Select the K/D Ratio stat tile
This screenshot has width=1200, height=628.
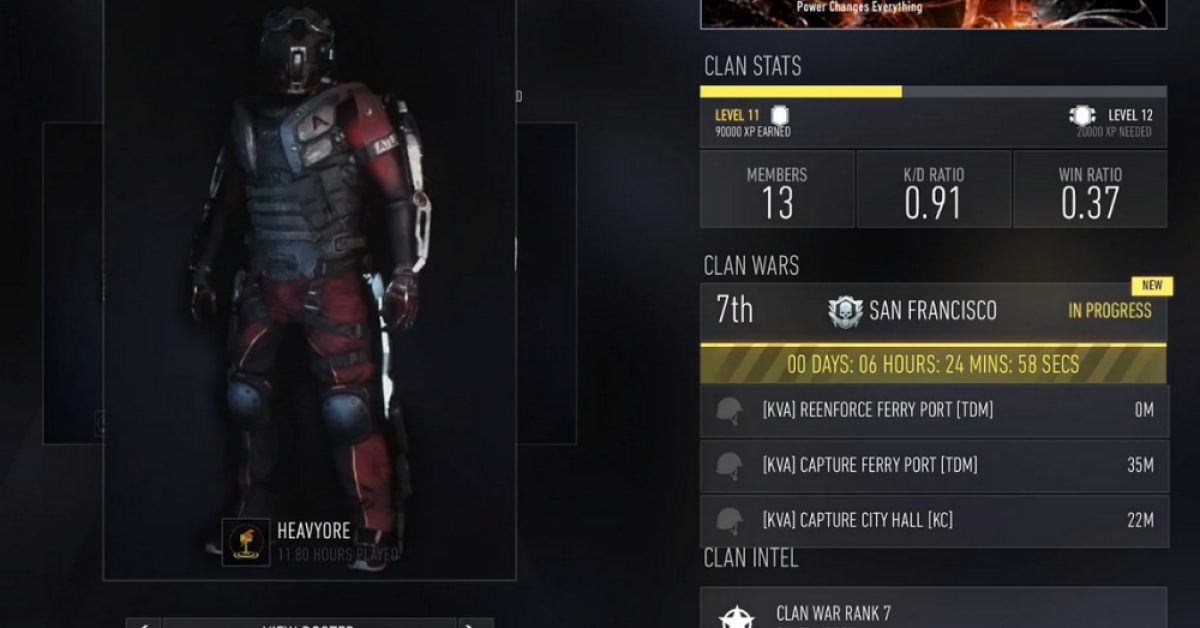click(934, 190)
